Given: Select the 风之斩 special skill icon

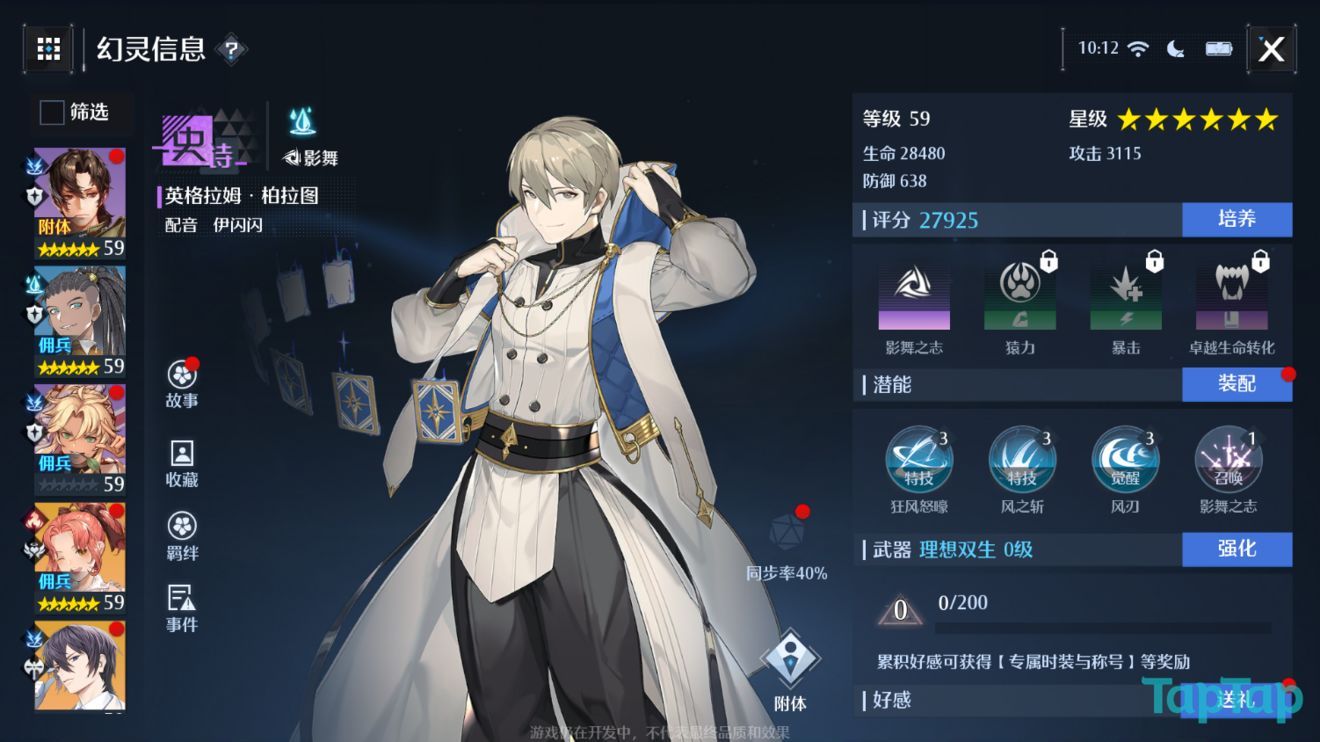Looking at the screenshot, I should pyautogui.click(x=1022, y=458).
